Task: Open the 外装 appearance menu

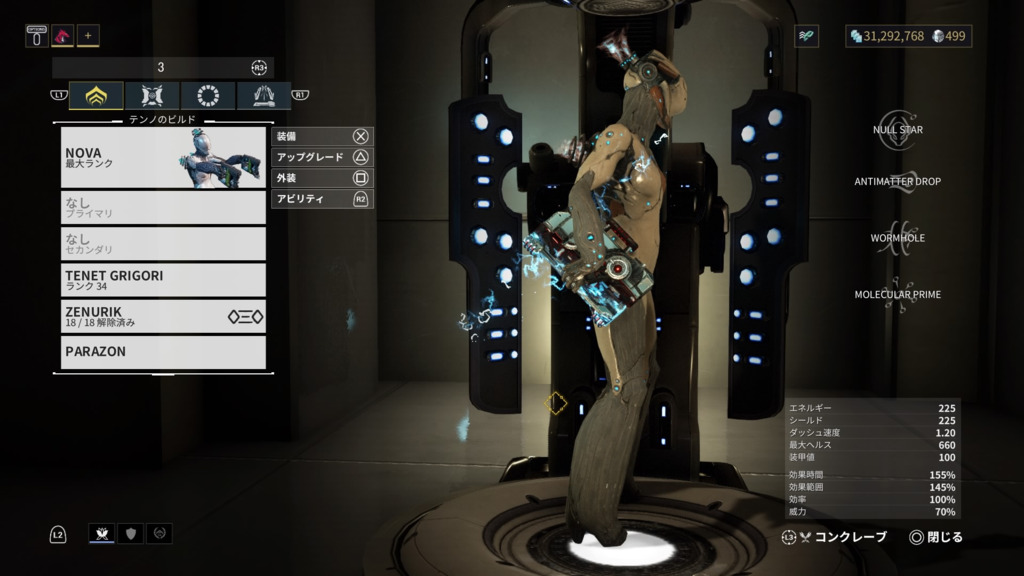Action: pos(321,178)
